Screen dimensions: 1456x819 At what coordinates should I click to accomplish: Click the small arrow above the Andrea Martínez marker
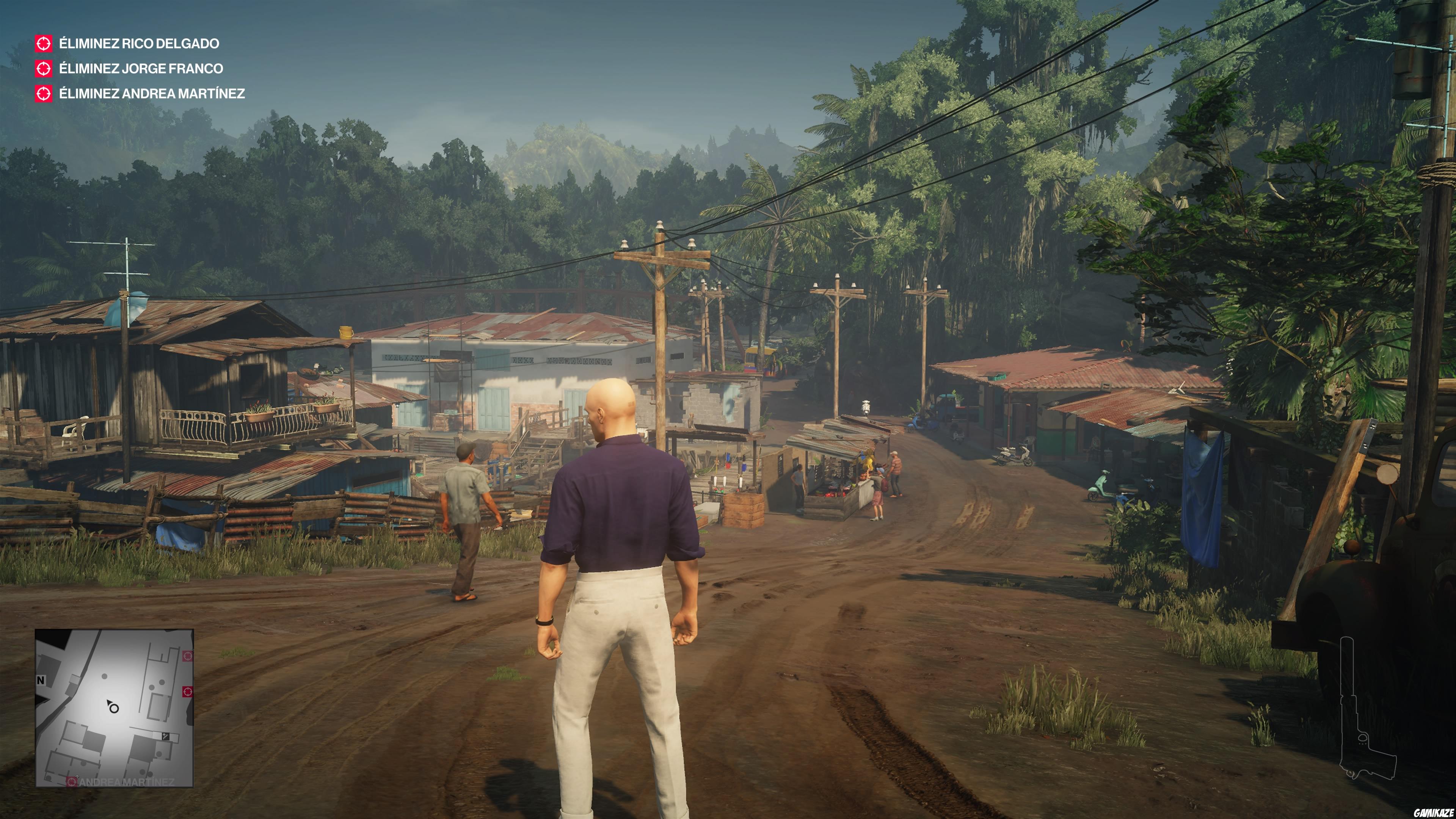point(77,777)
